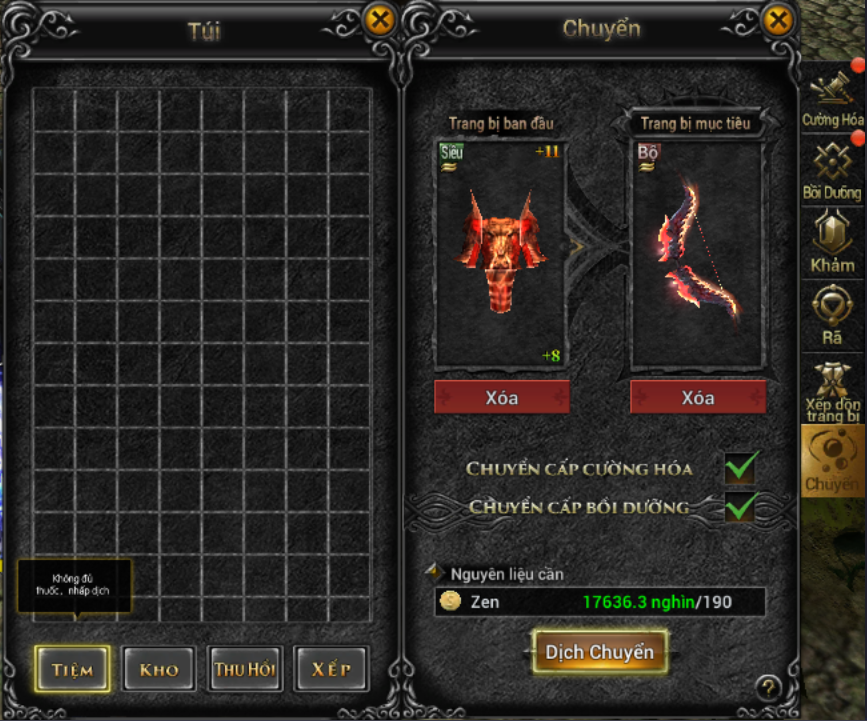The image size is (867, 721).
Task: Switch to the Bồi Dưỡng tab
Action: coord(832,169)
